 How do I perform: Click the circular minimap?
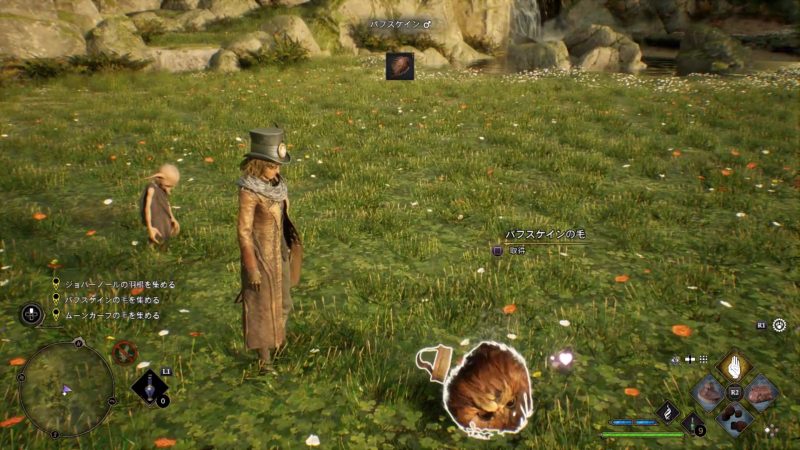66,389
